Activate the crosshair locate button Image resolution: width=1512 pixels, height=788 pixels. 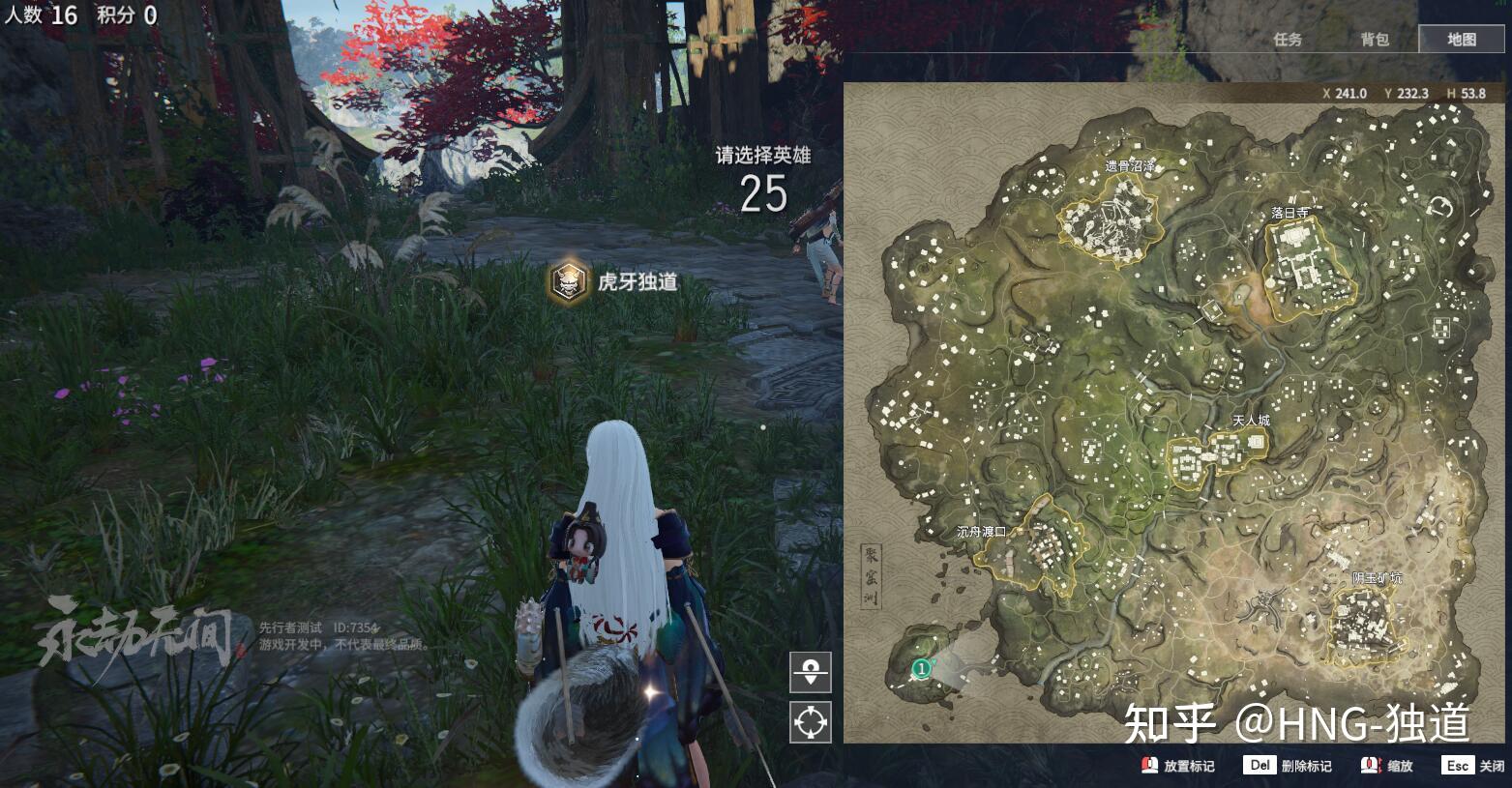[810, 721]
